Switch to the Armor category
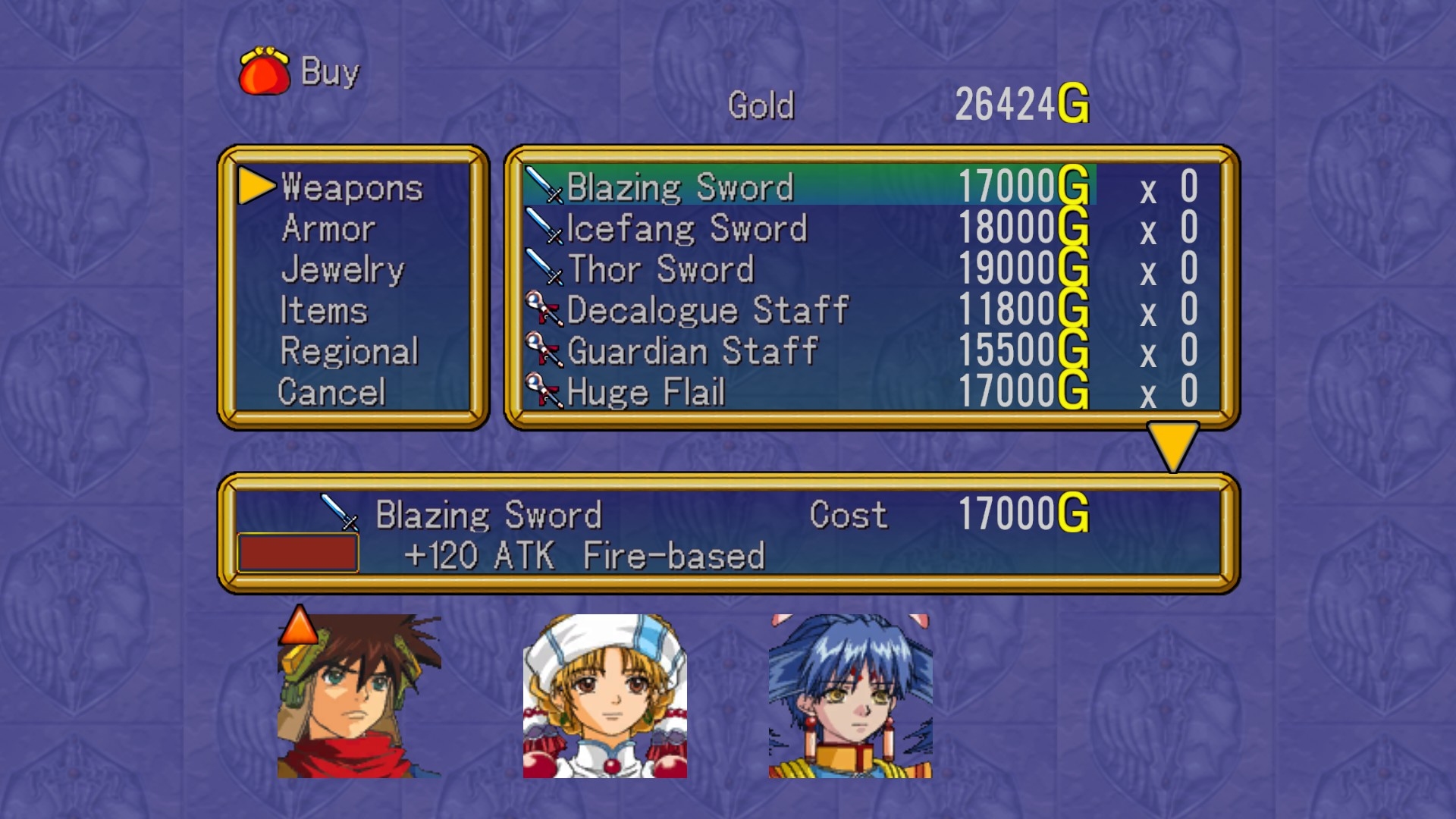Viewport: 1456px width, 819px height. pyautogui.click(x=328, y=228)
